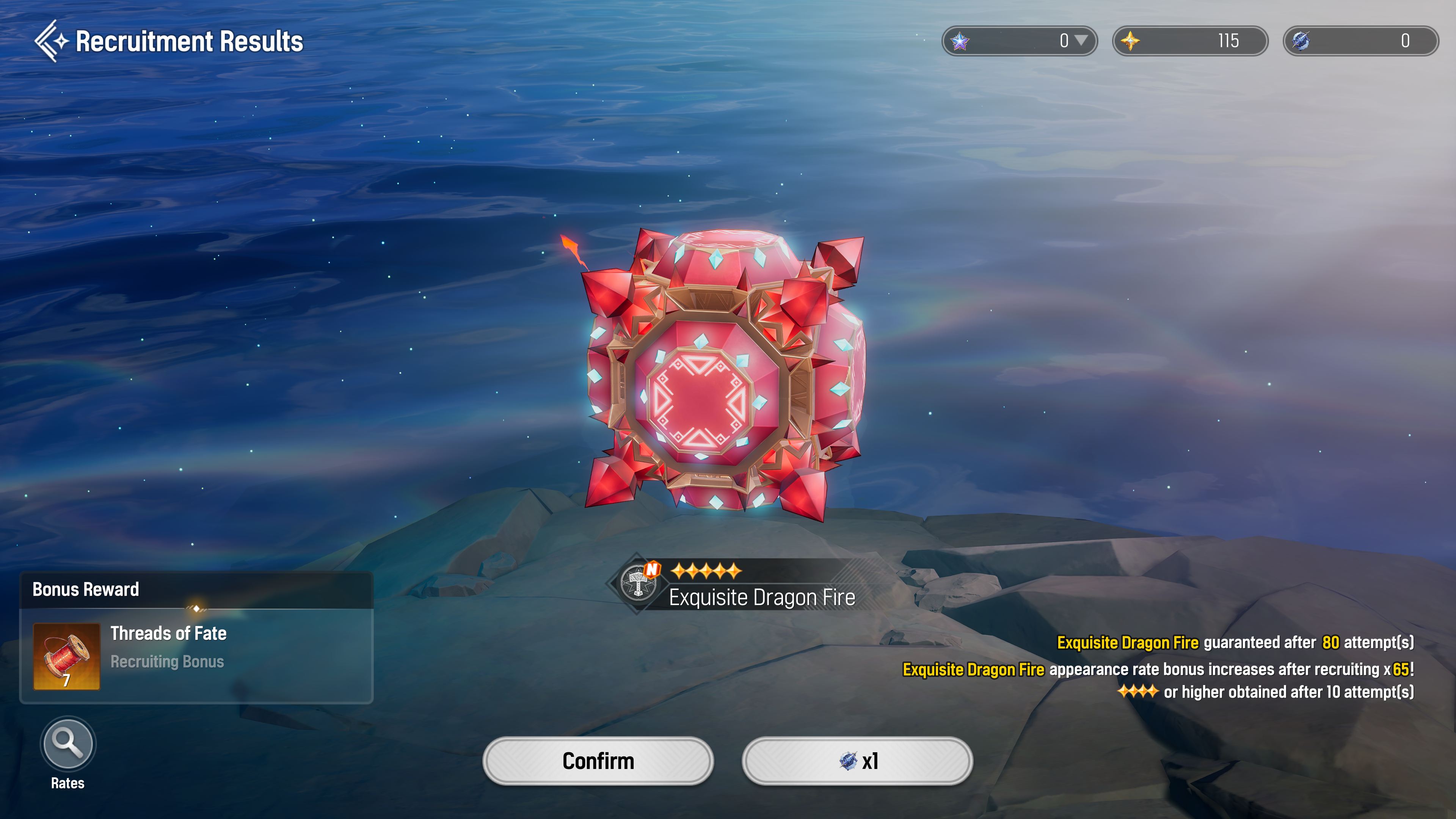The width and height of the screenshot is (1456, 819).
Task: Recruit again with the x1 button
Action: [x=857, y=761]
